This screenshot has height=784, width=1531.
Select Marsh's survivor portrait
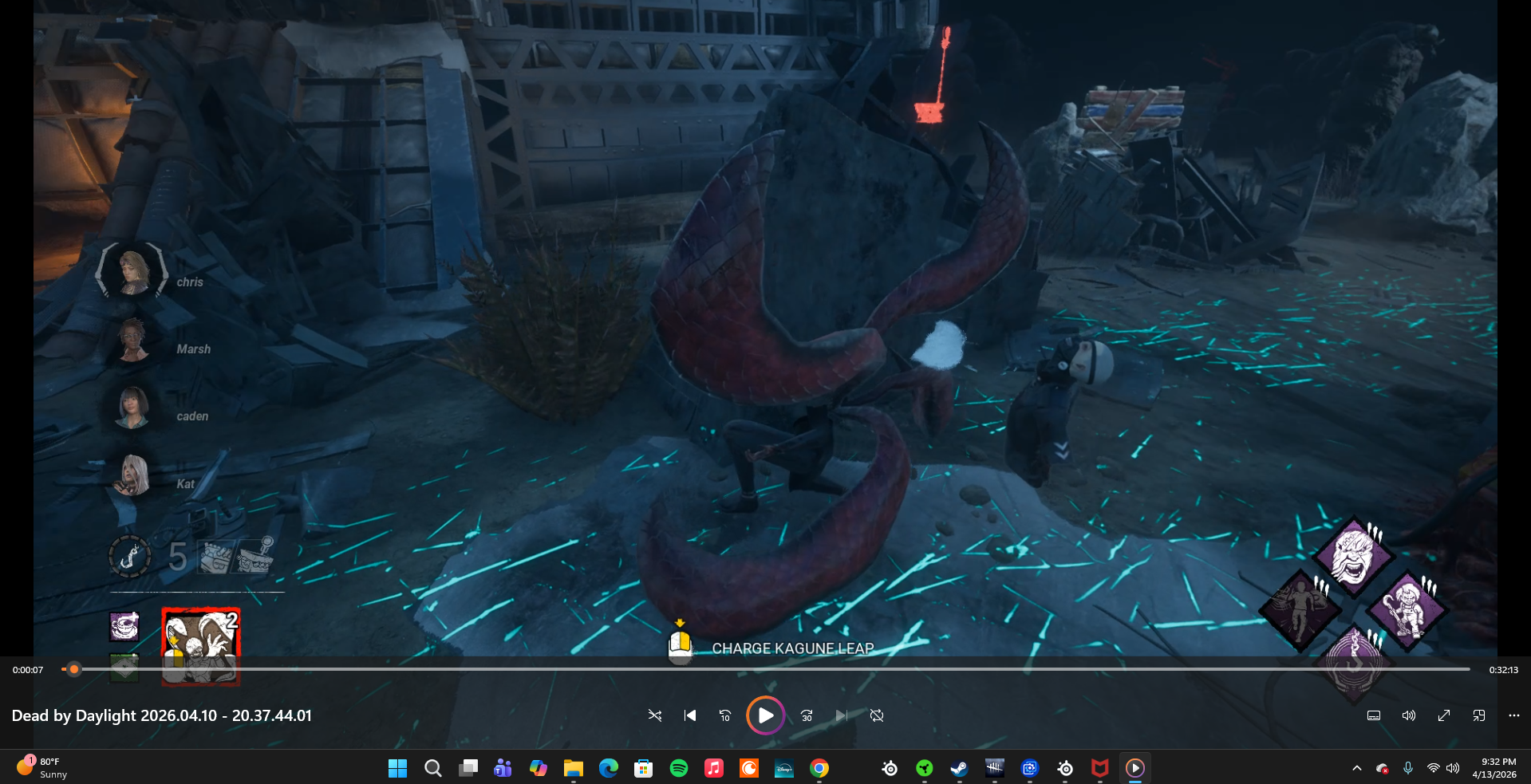point(132,340)
